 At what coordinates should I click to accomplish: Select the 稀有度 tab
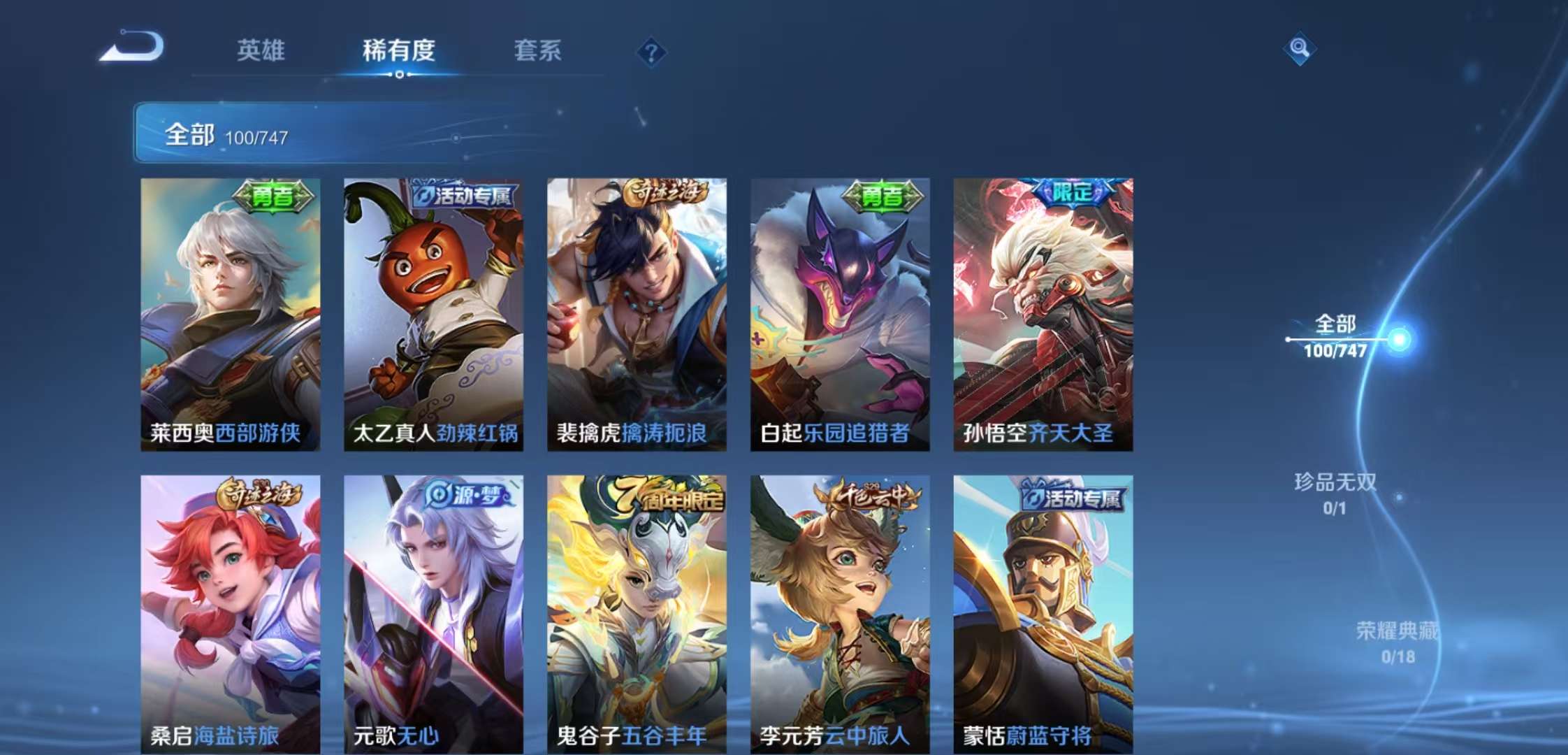(398, 51)
